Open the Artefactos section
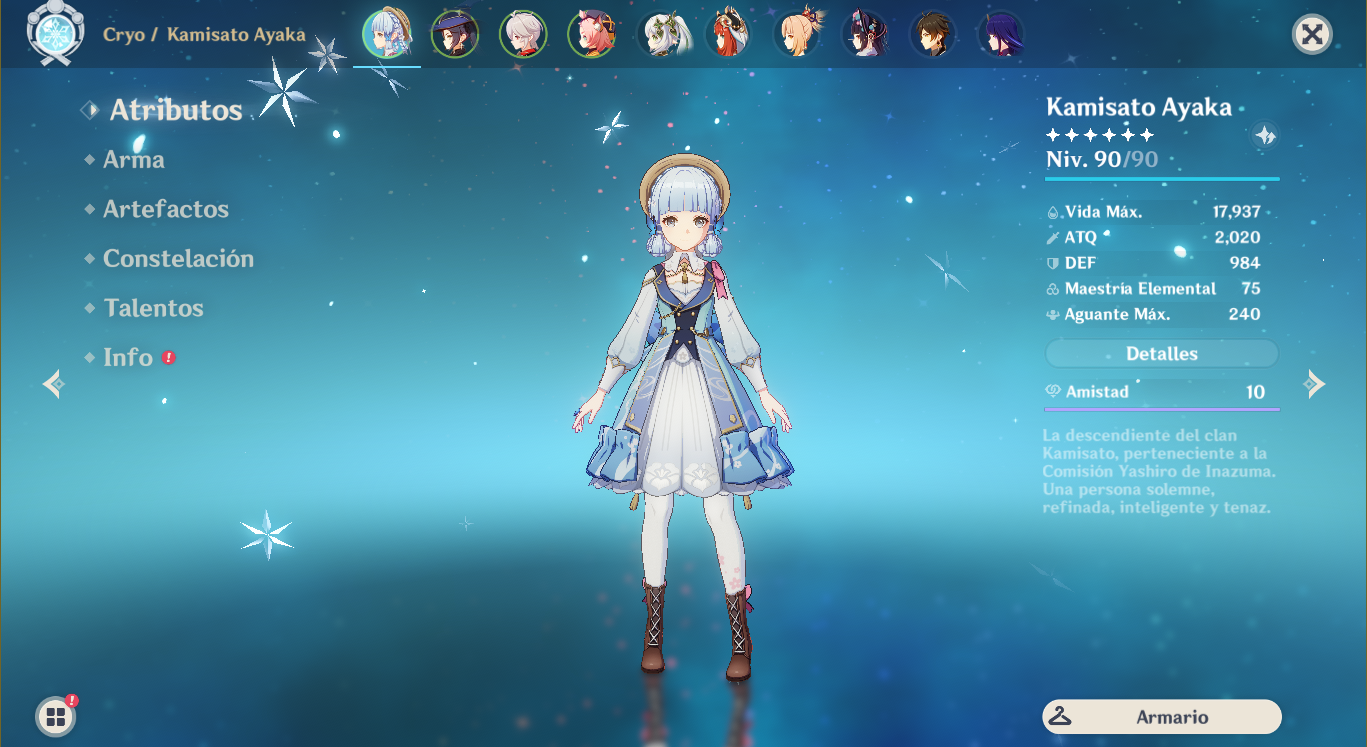 click(166, 209)
